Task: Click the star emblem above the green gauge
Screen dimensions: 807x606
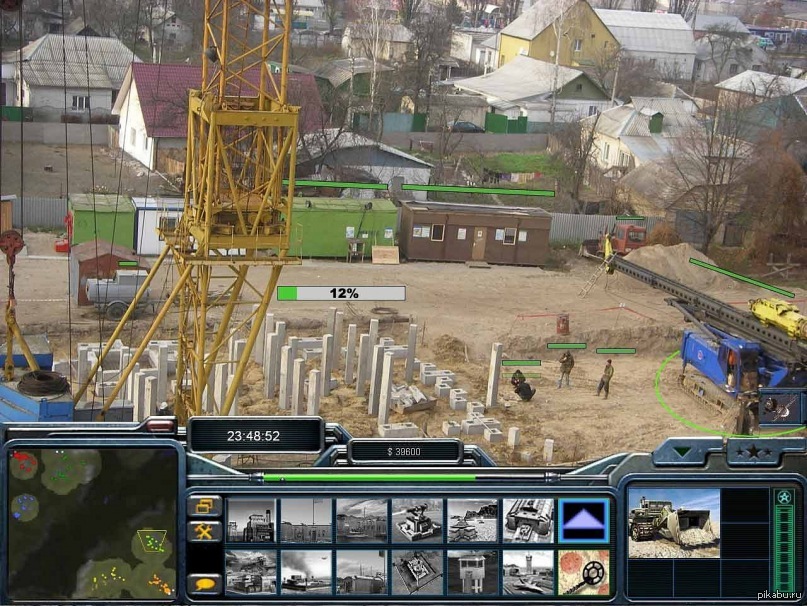Action: (783, 497)
